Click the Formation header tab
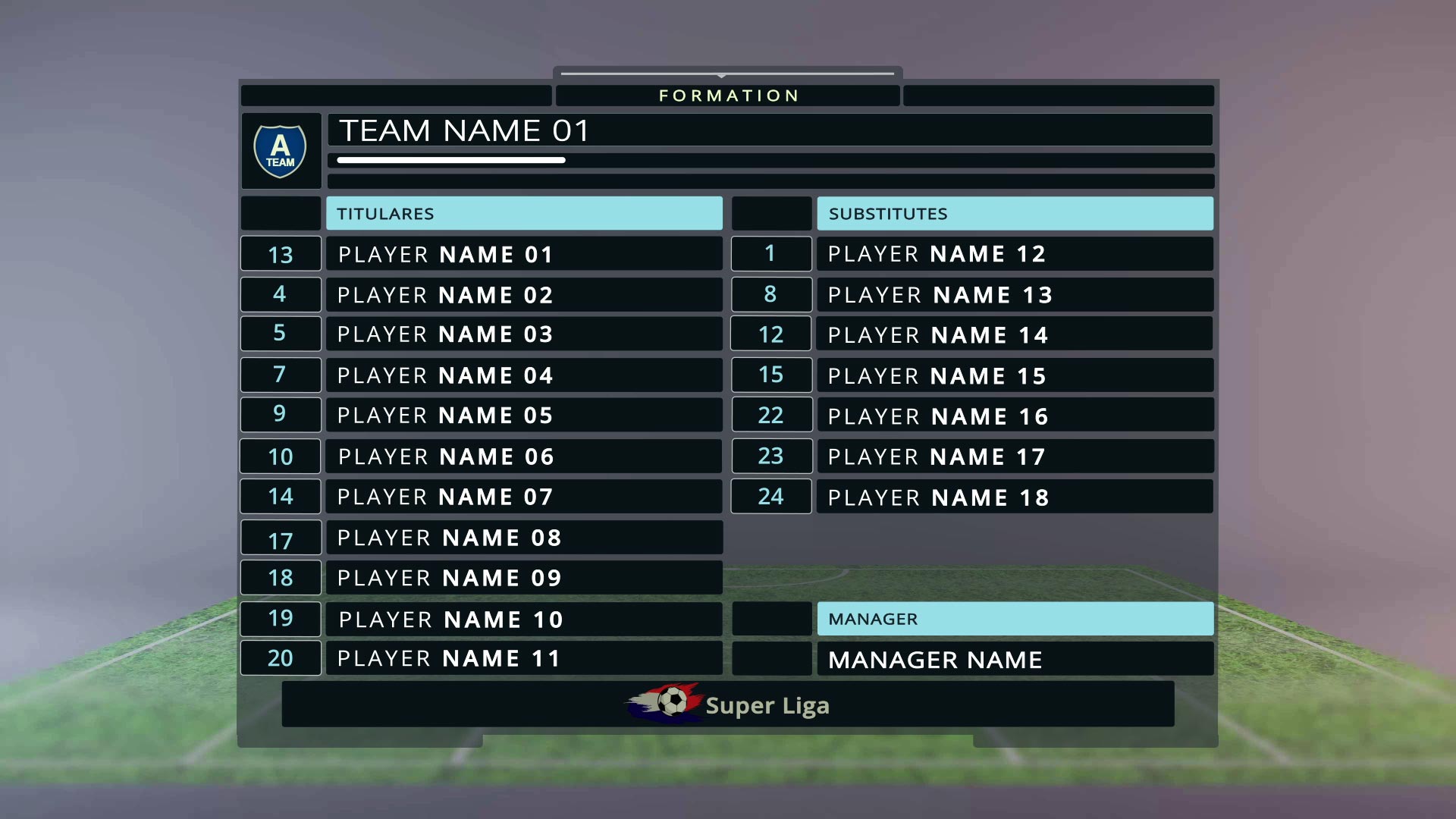 tap(728, 96)
